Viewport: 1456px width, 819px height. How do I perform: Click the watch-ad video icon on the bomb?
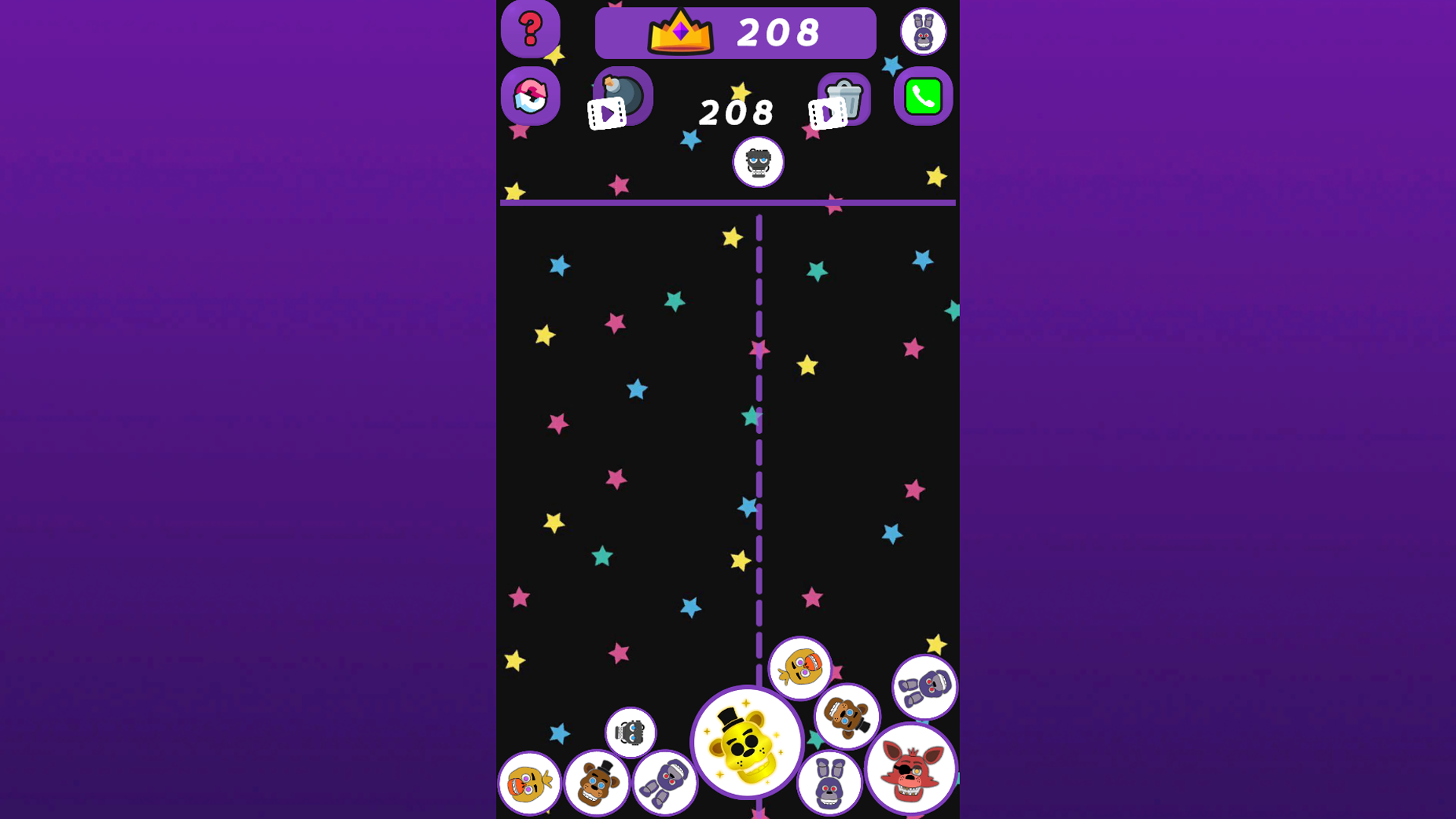pos(607,112)
